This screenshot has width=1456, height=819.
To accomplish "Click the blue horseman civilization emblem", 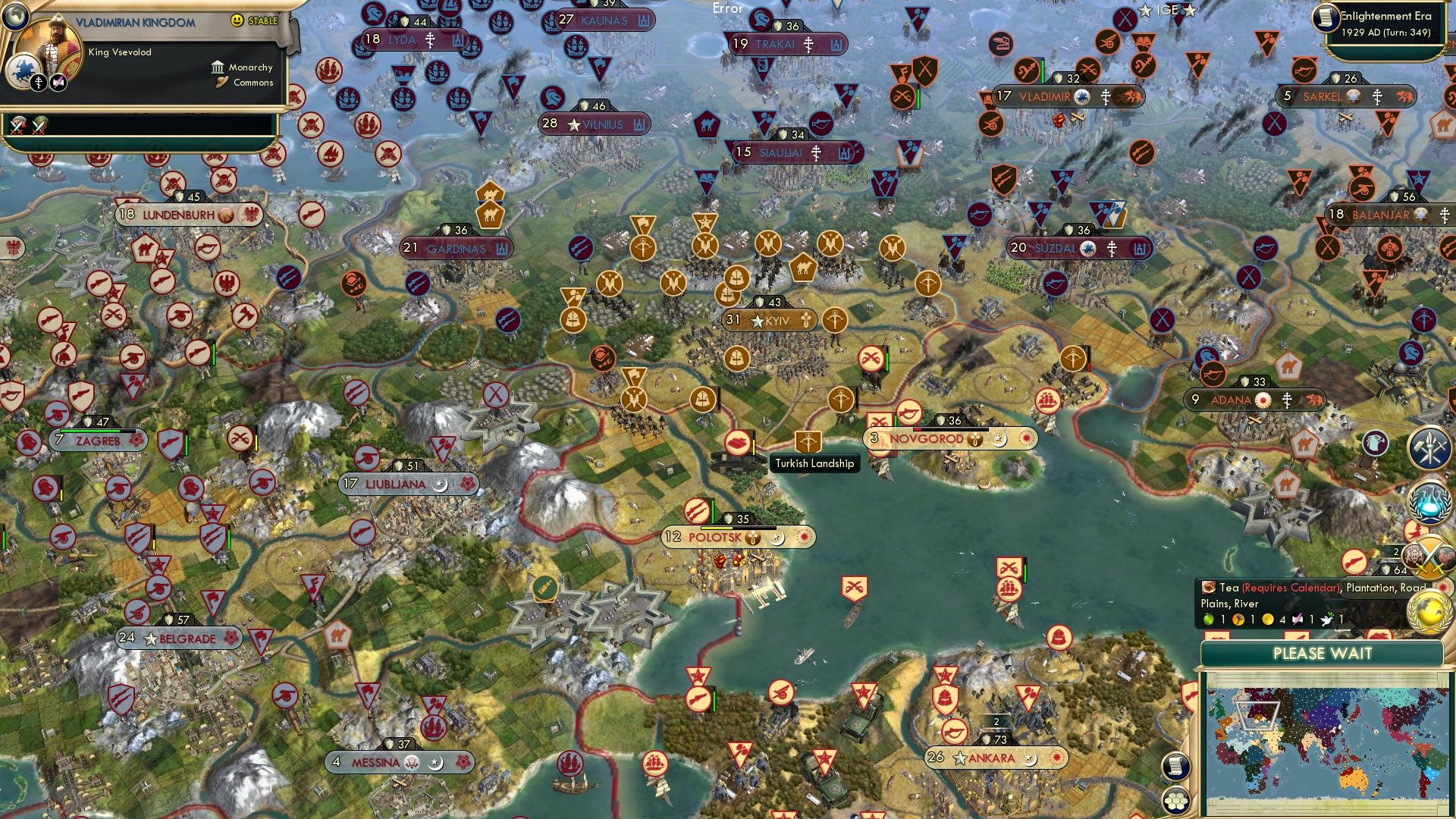I will pyautogui.click(x=23, y=70).
